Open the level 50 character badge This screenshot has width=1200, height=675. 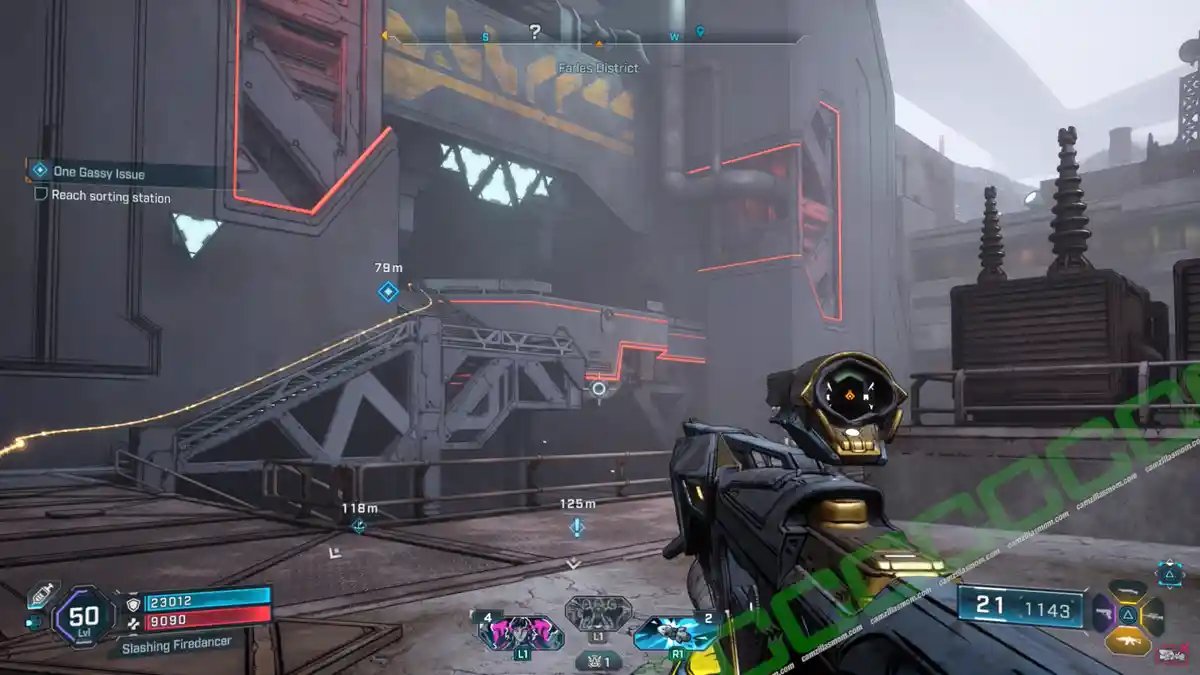(x=84, y=617)
